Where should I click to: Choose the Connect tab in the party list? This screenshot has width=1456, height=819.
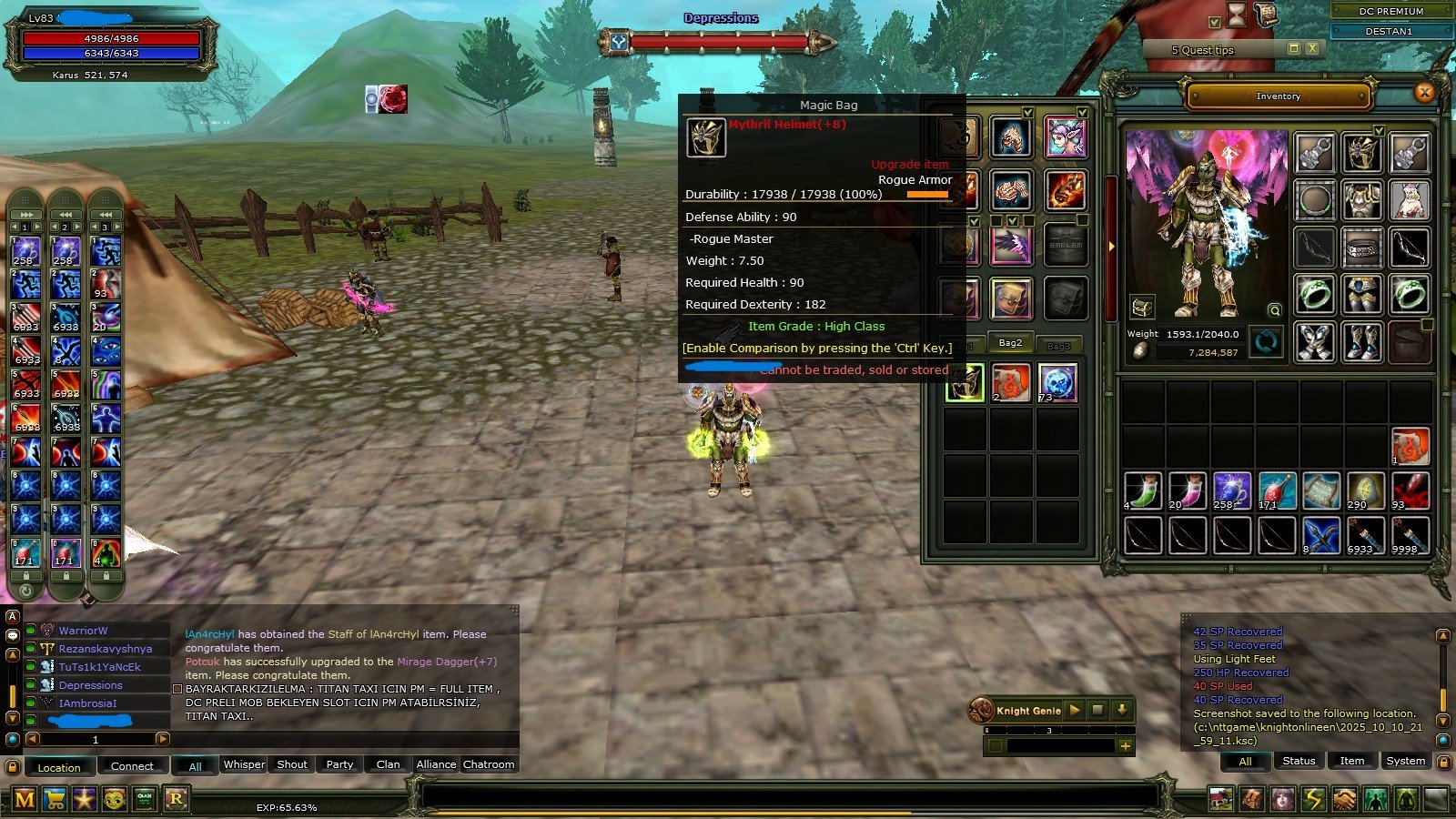[x=132, y=766]
